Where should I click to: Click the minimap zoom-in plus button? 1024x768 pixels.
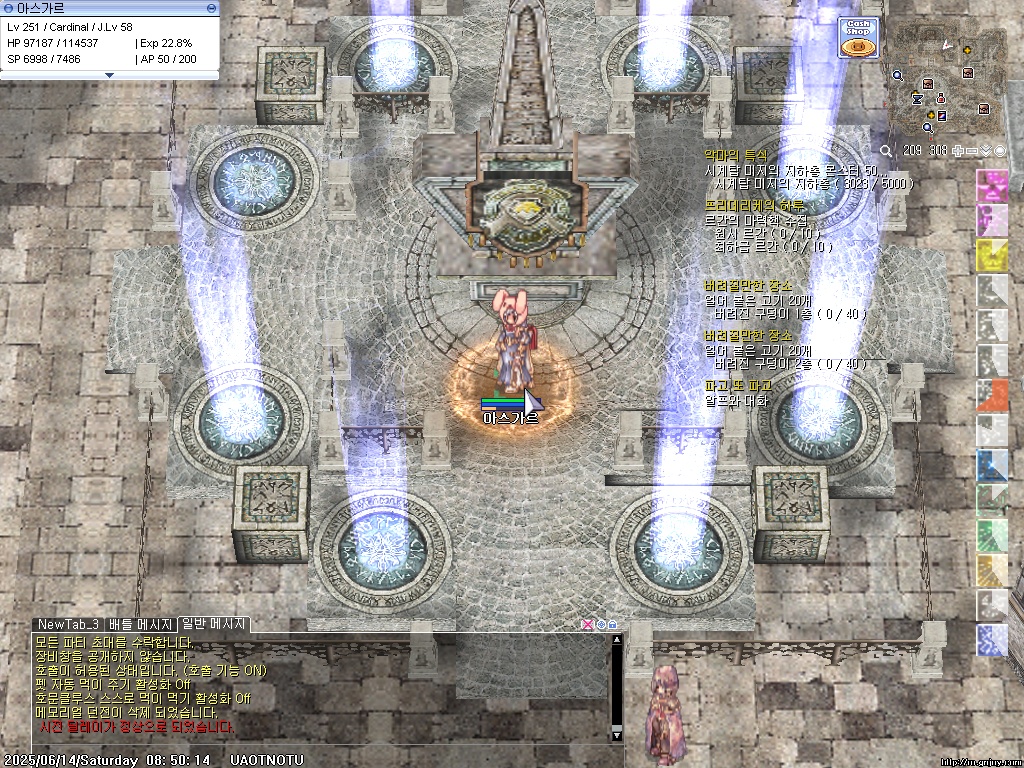(958, 151)
